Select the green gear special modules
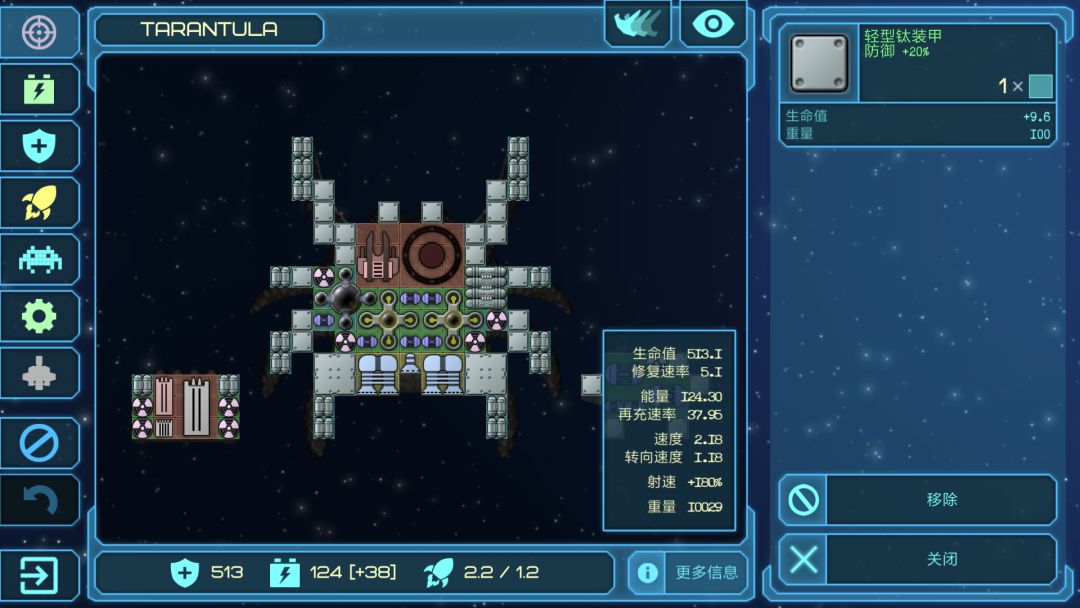 [x=39, y=317]
